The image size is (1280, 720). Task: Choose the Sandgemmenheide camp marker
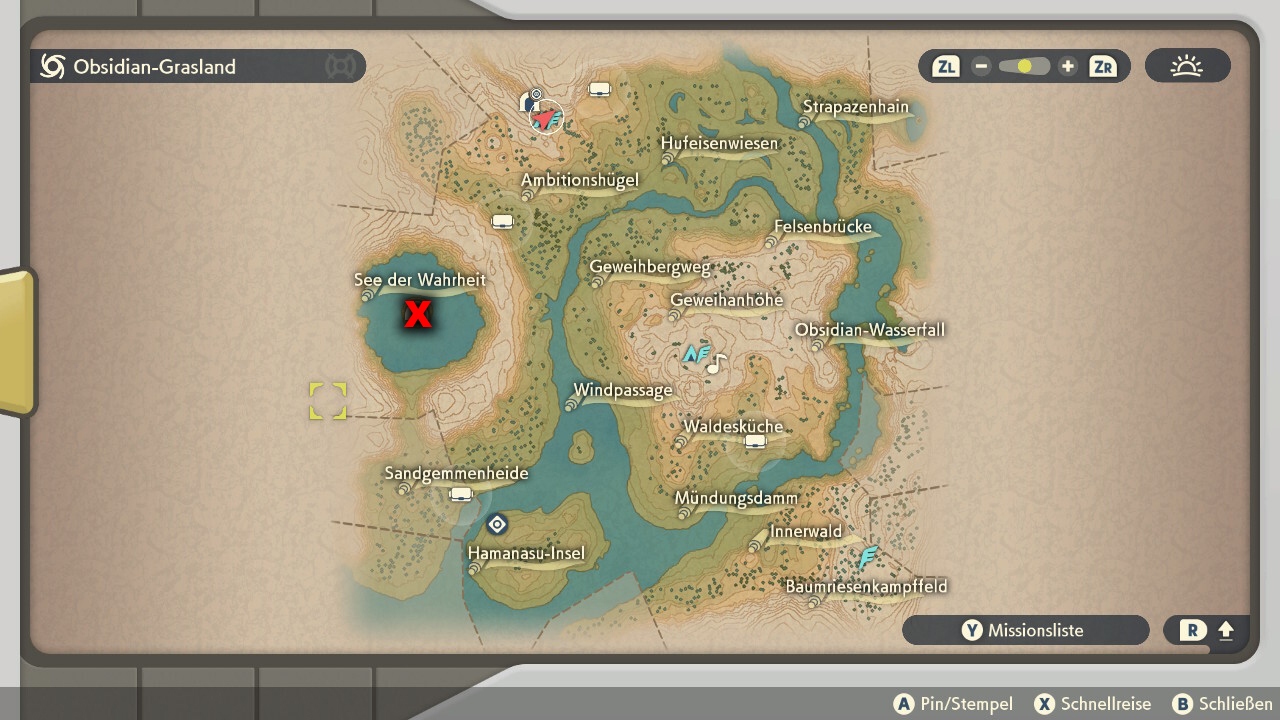(461, 494)
